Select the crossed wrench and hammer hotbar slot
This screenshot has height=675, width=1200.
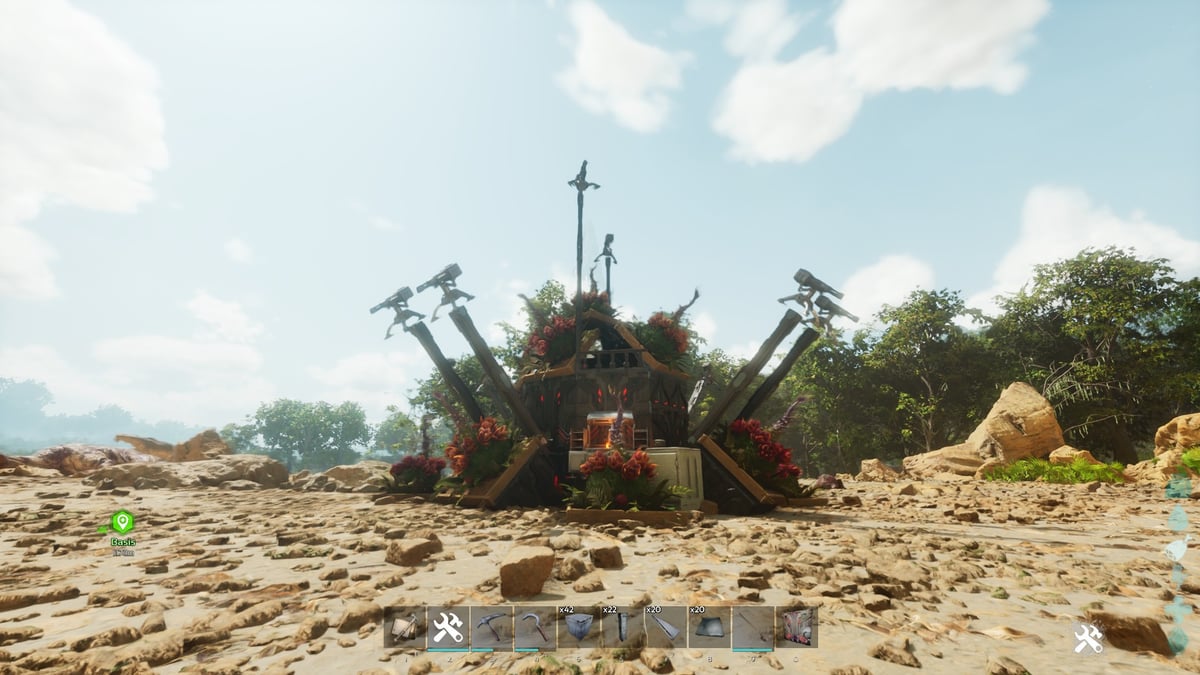tap(448, 628)
